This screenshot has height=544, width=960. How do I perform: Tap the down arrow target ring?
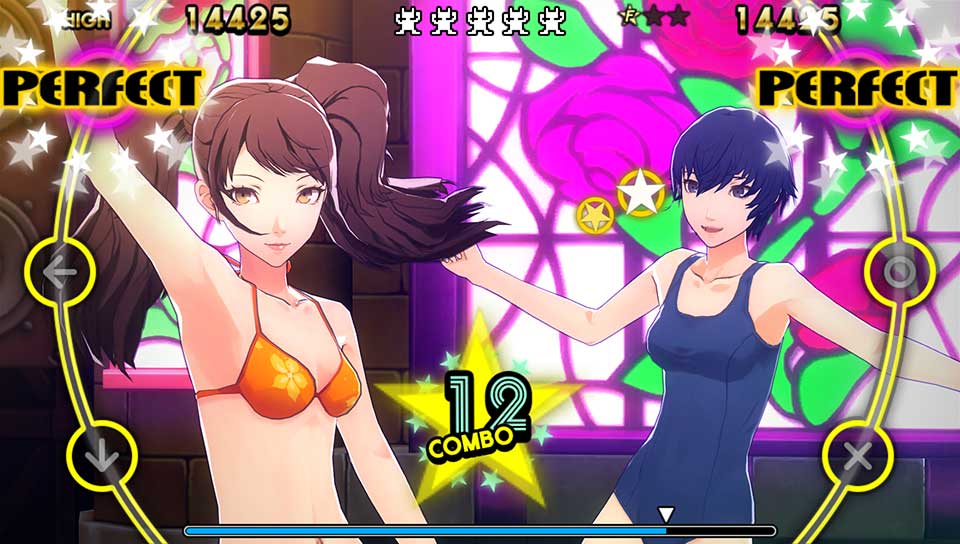tap(101, 457)
